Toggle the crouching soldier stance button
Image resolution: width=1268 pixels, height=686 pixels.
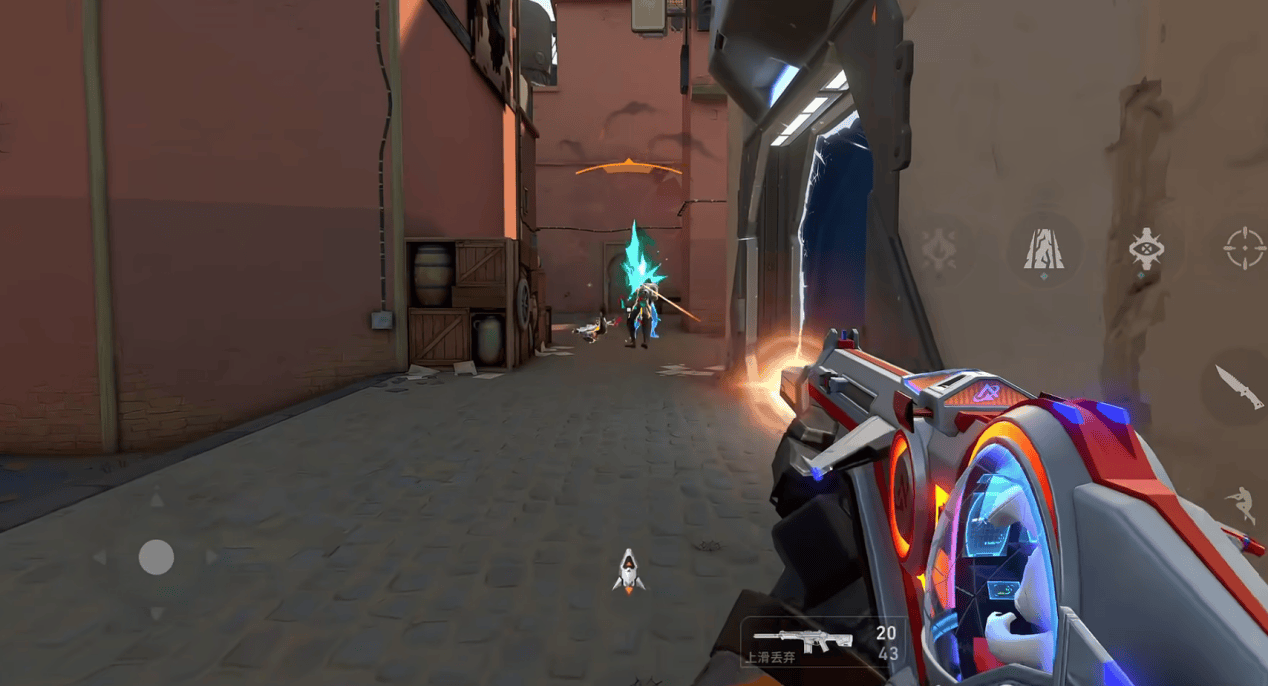pyautogui.click(x=1241, y=504)
